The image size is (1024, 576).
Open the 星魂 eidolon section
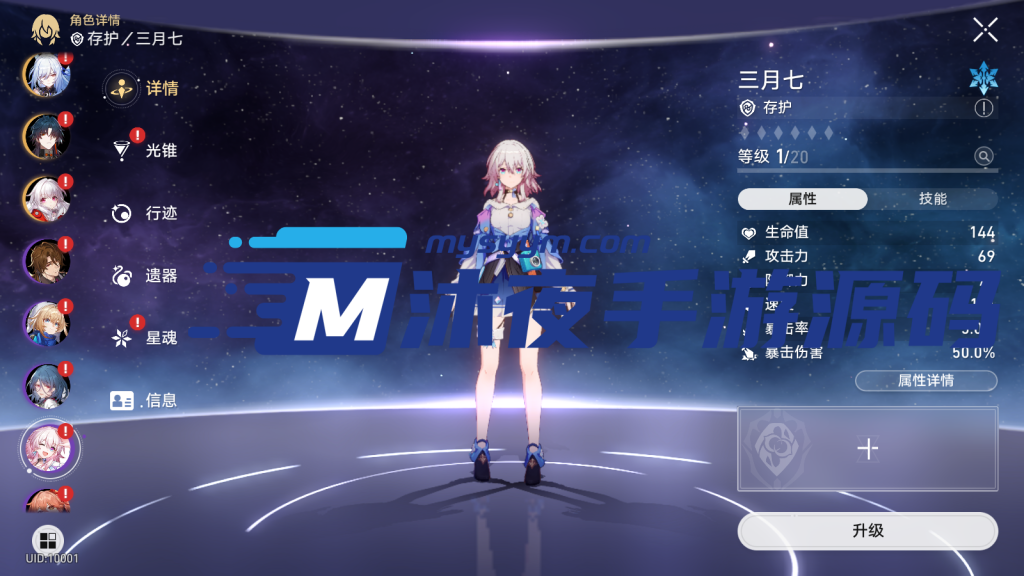coord(144,338)
